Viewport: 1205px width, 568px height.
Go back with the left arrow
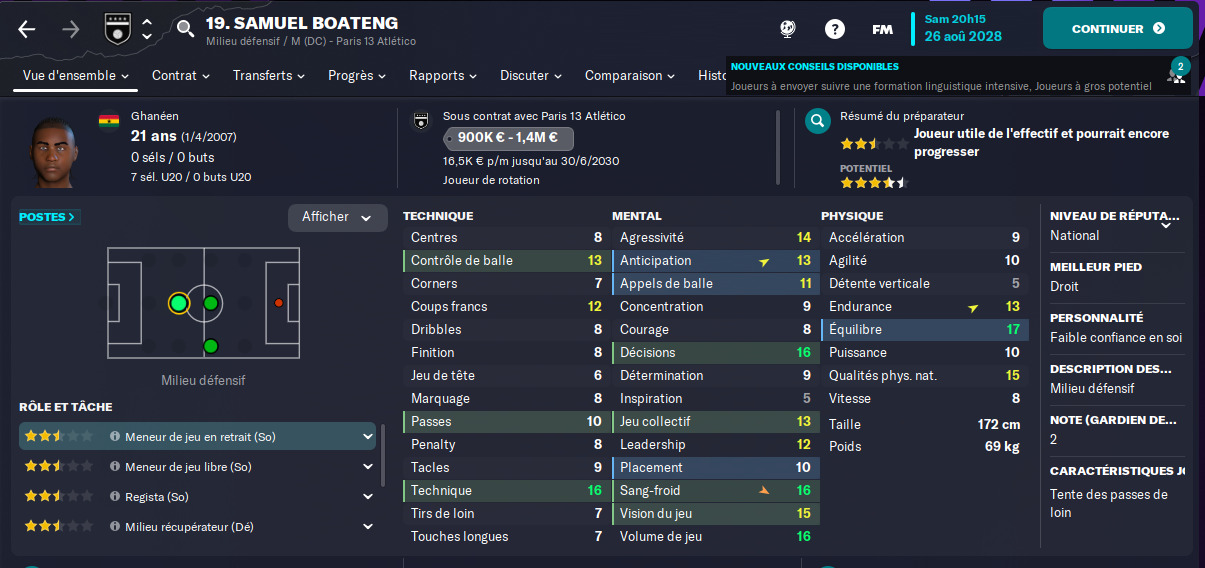pyautogui.click(x=27, y=29)
